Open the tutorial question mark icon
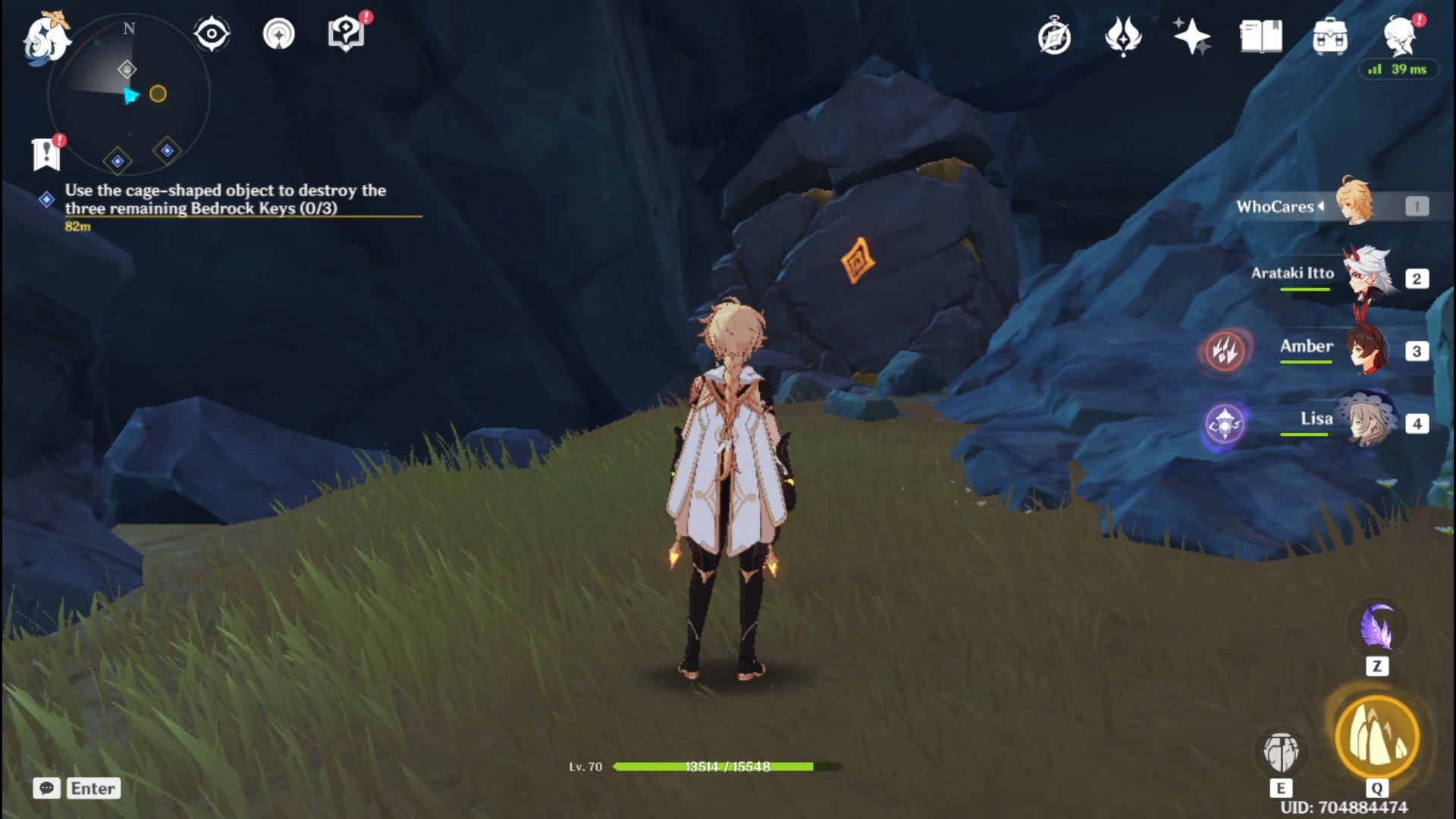Image resolution: width=1456 pixels, height=819 pixels. coord(346,34)
